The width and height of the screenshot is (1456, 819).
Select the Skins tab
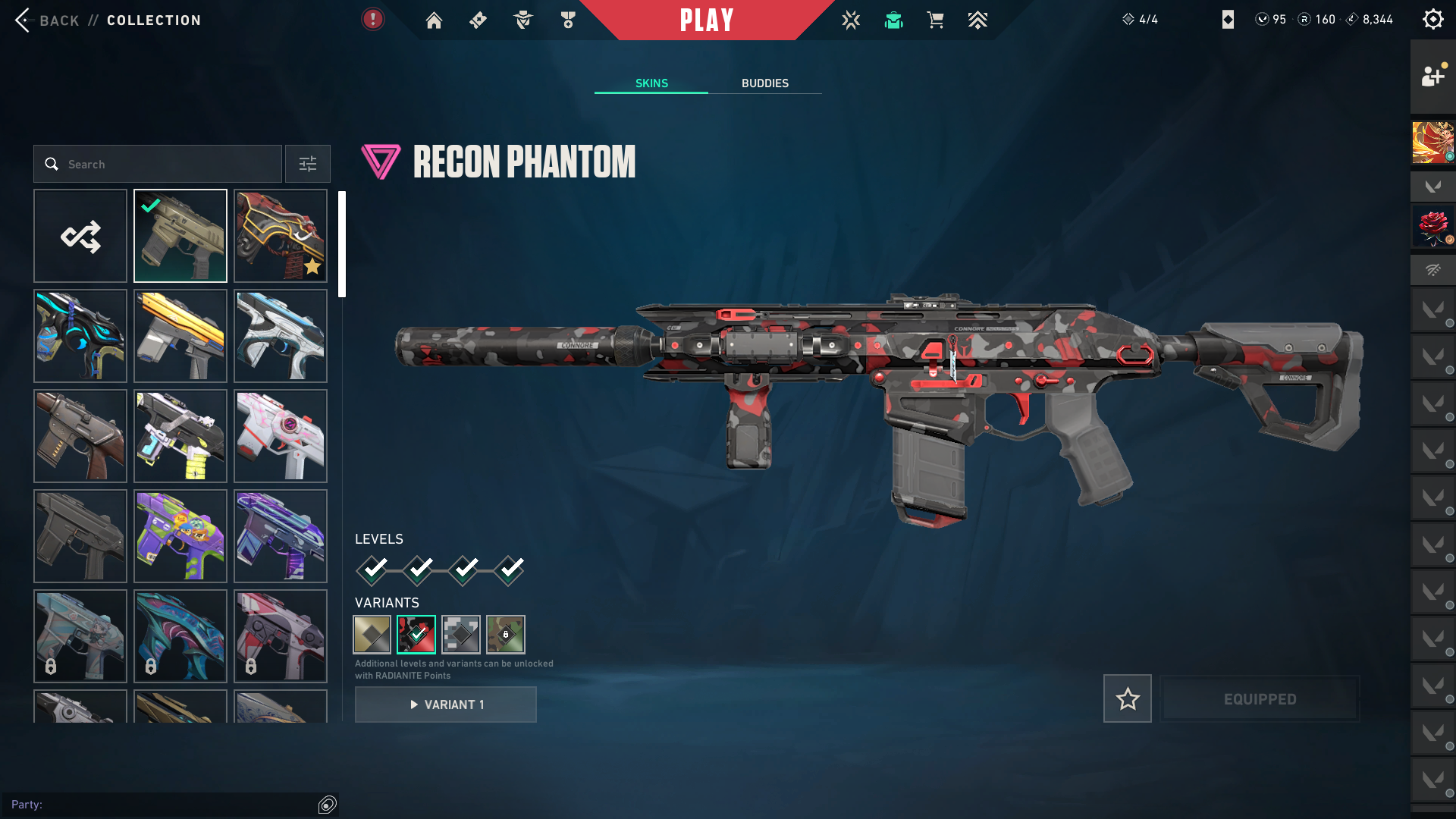651,83
